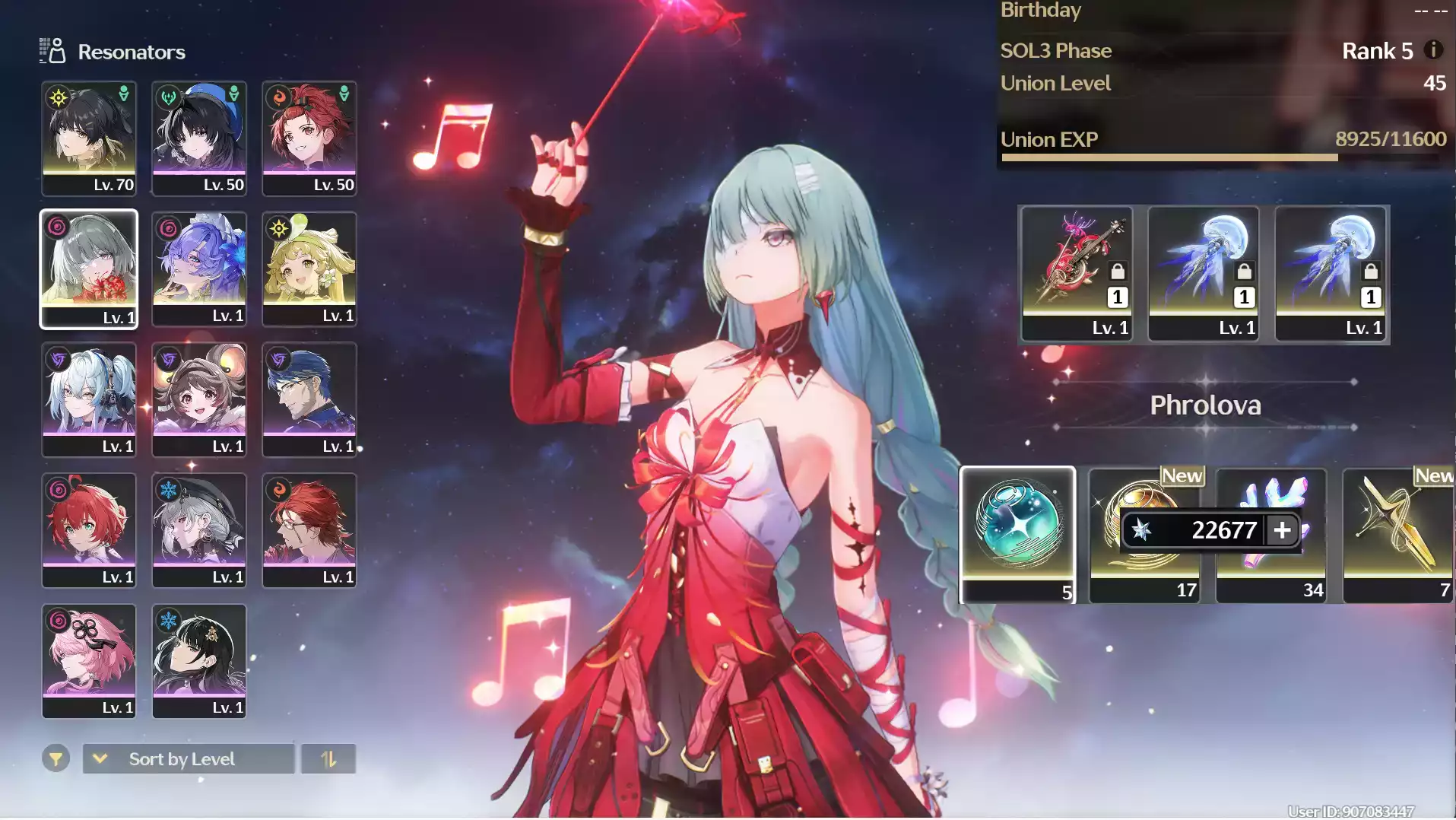Select the red-haired Lv.50 resonator portrait
Image resolution: width=1456 pixels, height=820 pixels.
tap(309, 137)
